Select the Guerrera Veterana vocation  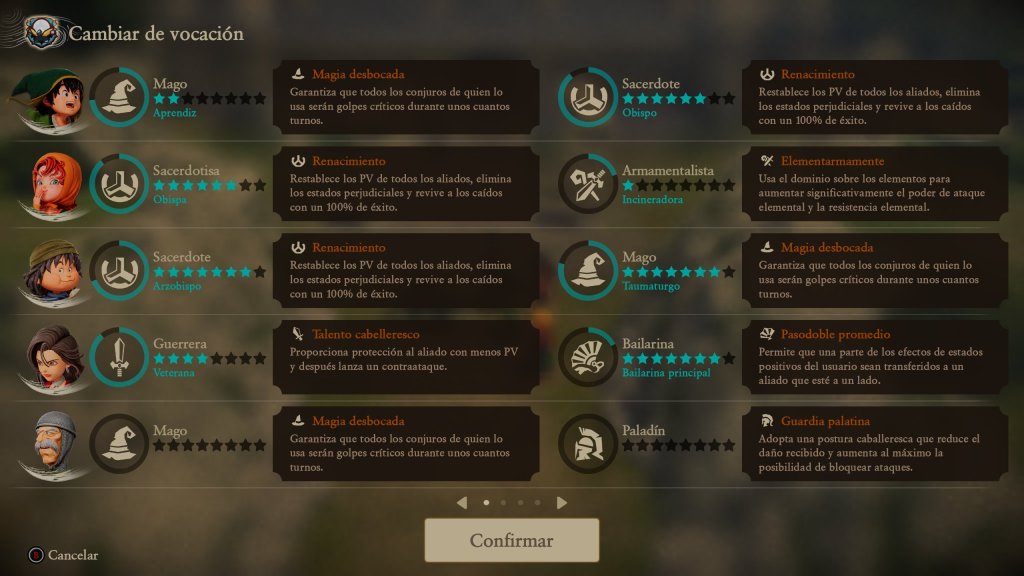(x=180, y=357)
